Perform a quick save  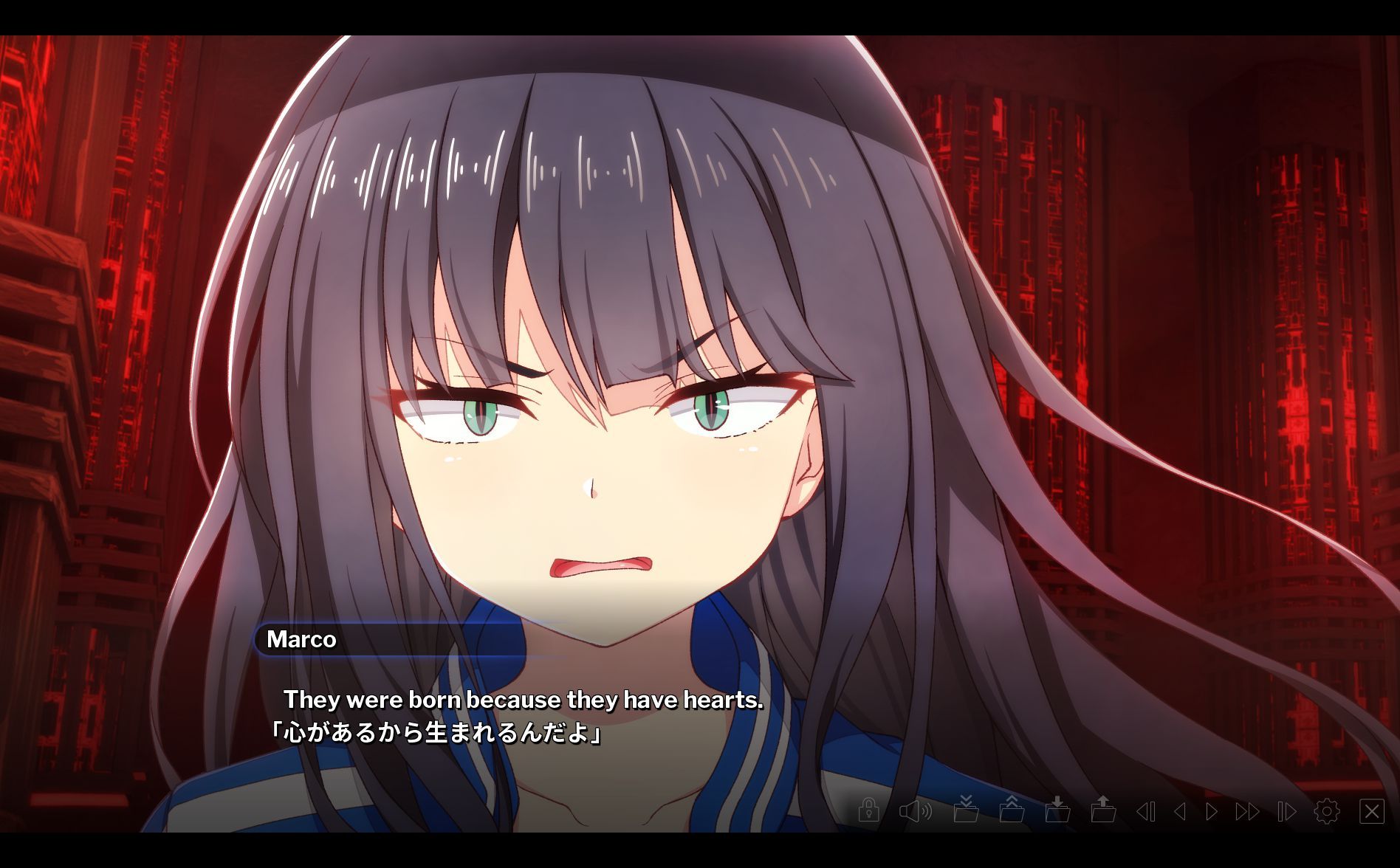pos(967,815)
